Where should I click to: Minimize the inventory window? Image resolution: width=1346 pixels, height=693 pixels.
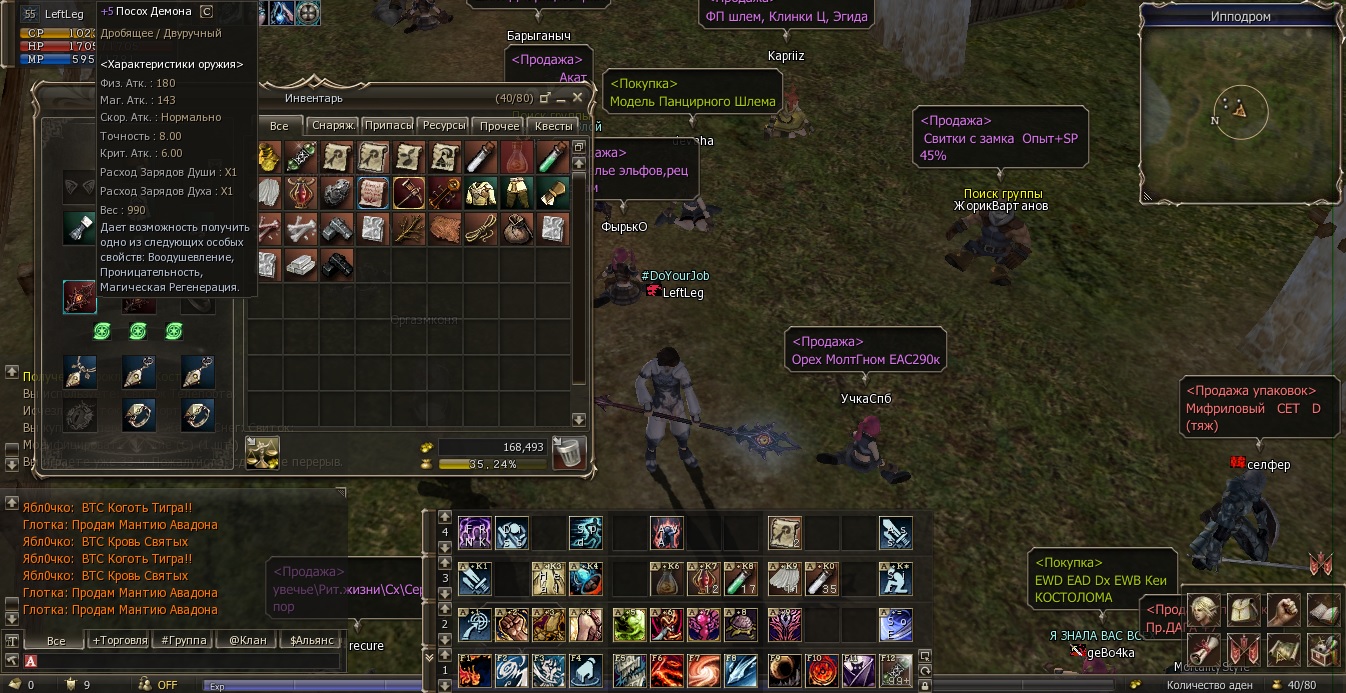561,98
